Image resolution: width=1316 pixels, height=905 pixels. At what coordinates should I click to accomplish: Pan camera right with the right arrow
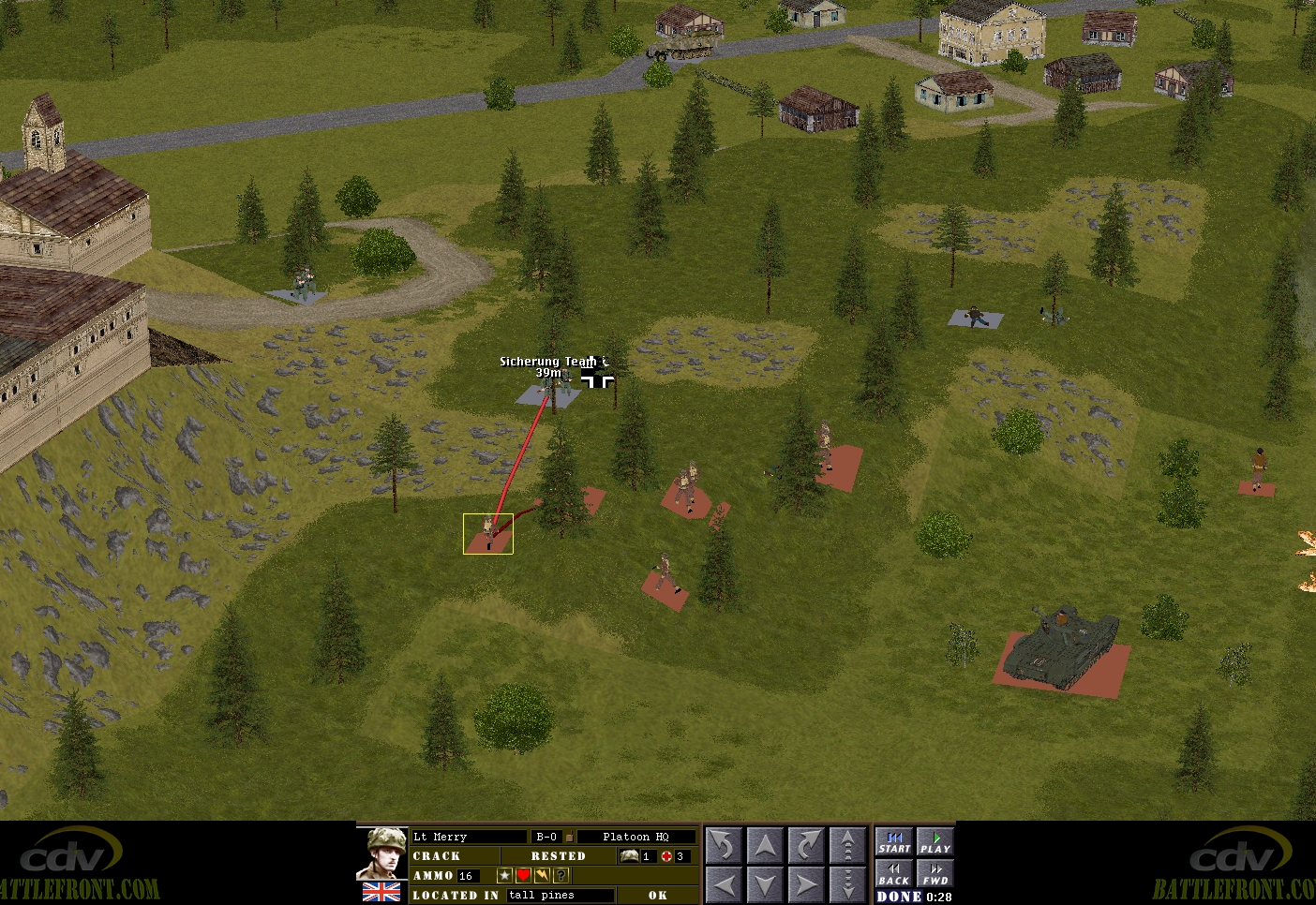[806, 883]
